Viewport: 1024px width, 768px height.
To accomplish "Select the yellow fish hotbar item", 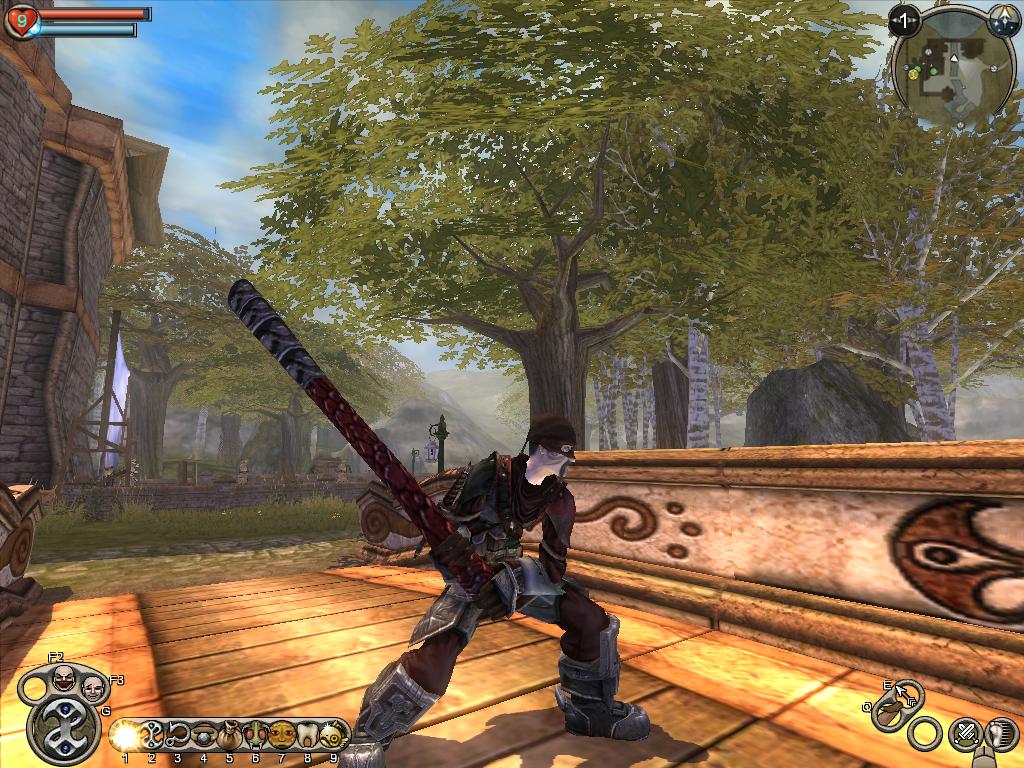I will click(x=332, y=736).
